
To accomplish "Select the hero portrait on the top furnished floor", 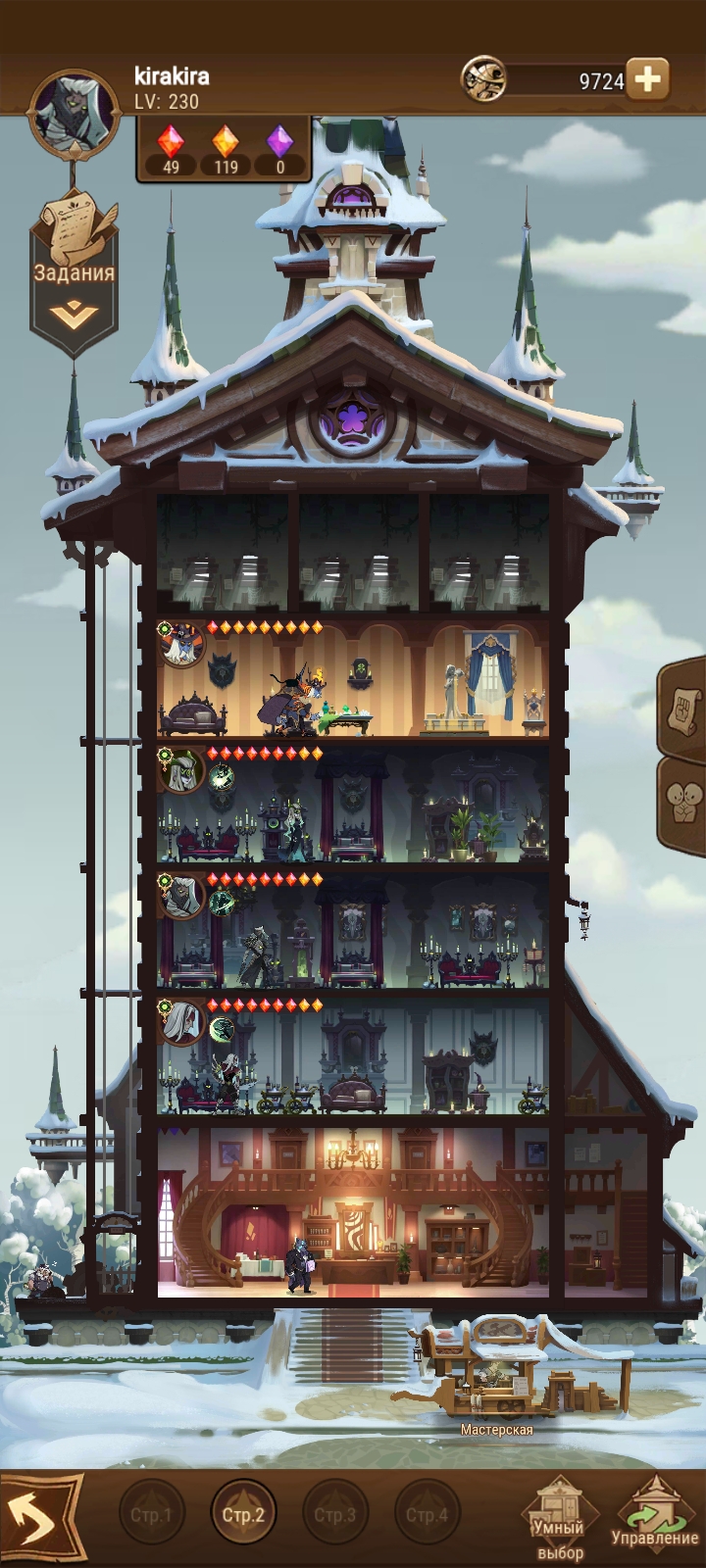I will pyautogui.click(x=180, y=644).
